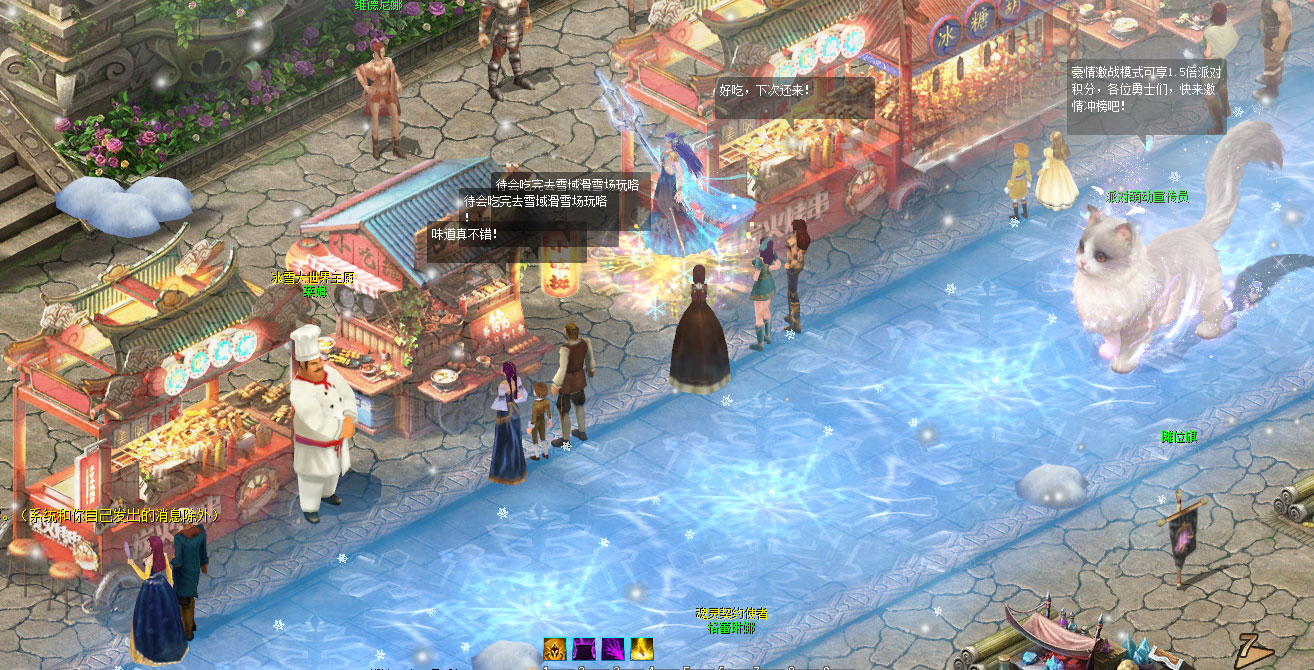Cast the purple claw slash skill
The height and width of the screenshot is (670, 1314).
point(613,648)
